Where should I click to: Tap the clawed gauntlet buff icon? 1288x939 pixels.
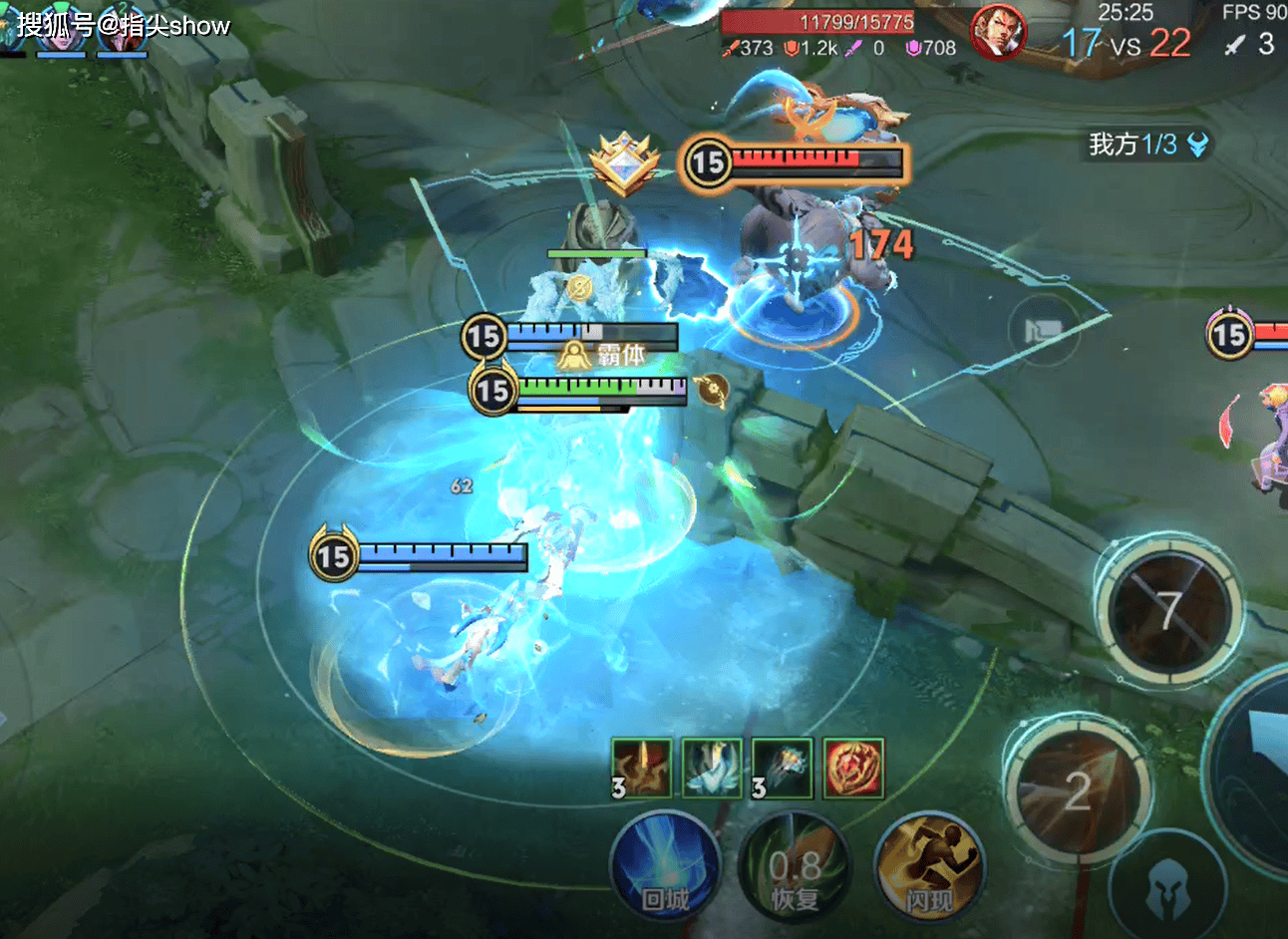pyautogui.click(x=782, y=768)
